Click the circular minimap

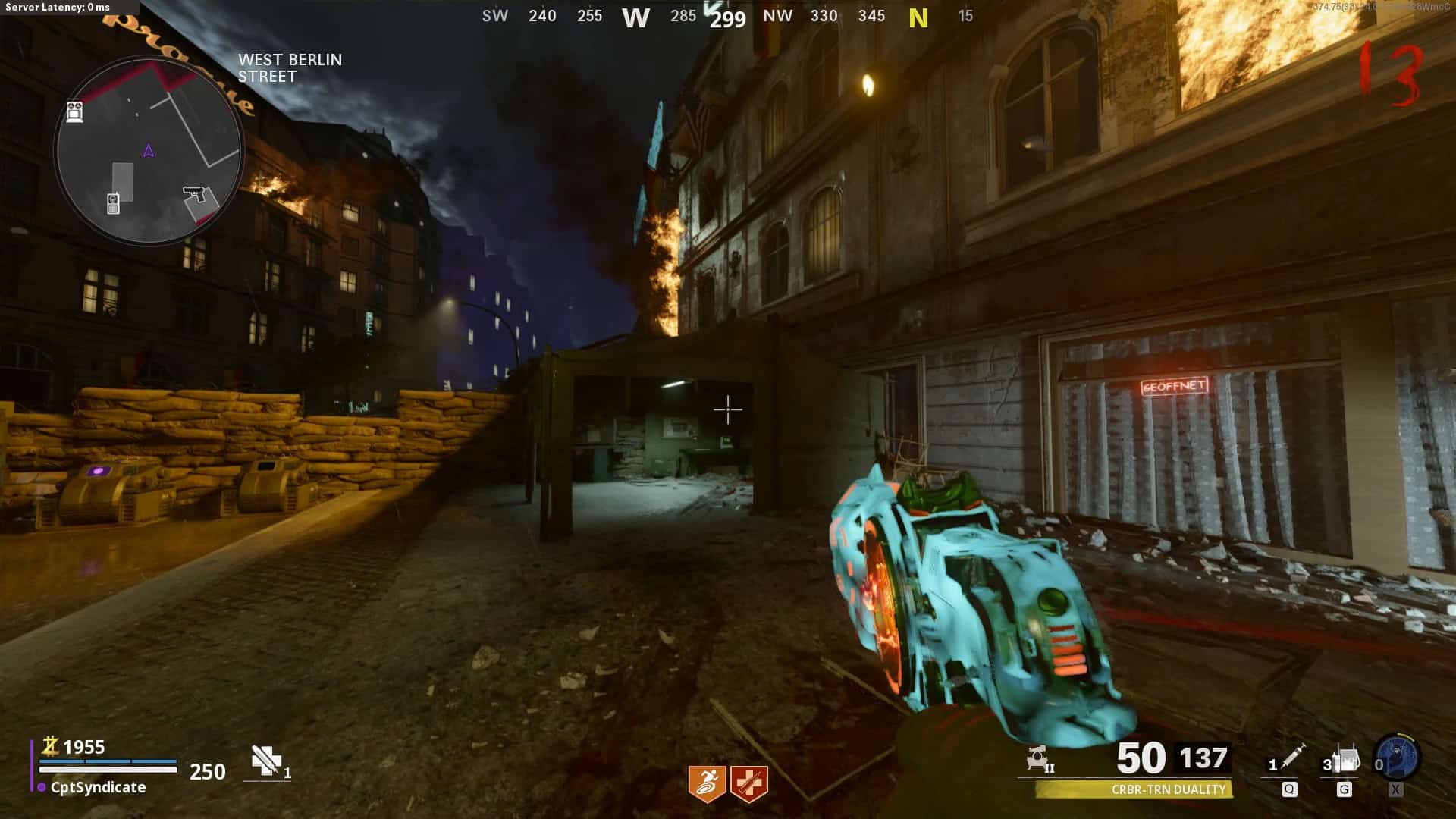coord(149,152)
